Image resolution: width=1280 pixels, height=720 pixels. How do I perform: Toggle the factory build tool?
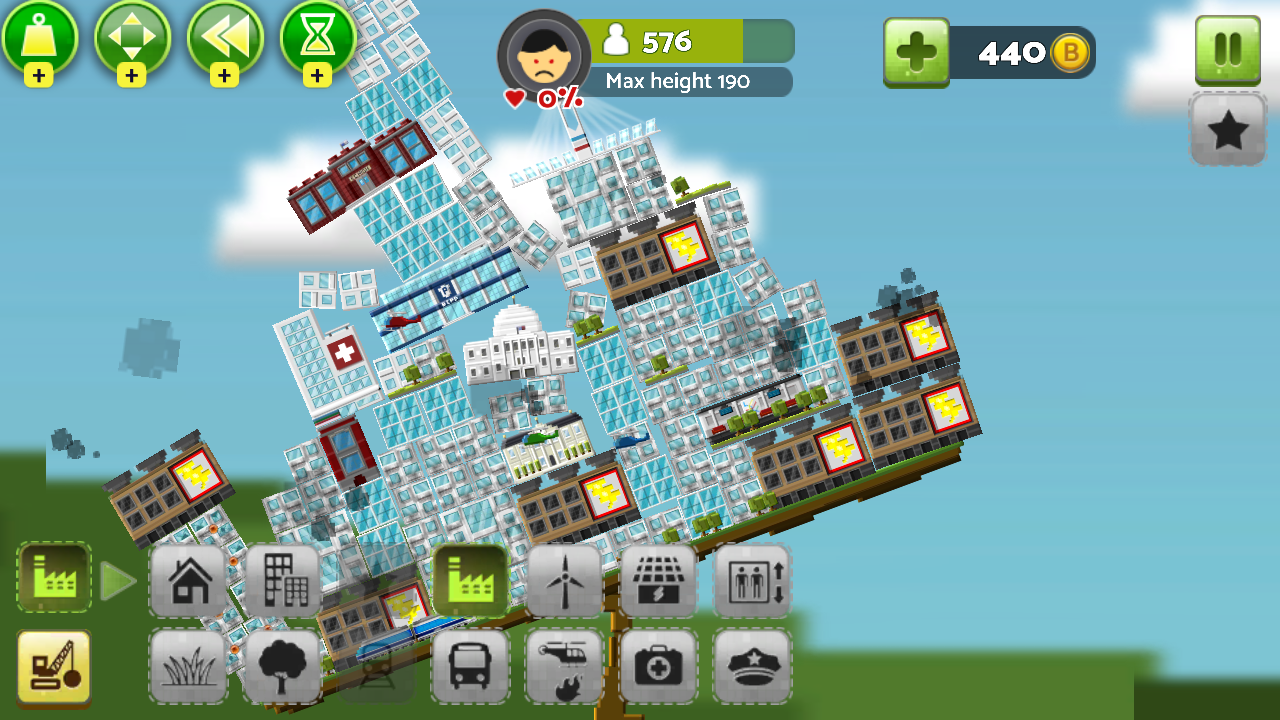(x=470, y=580)
